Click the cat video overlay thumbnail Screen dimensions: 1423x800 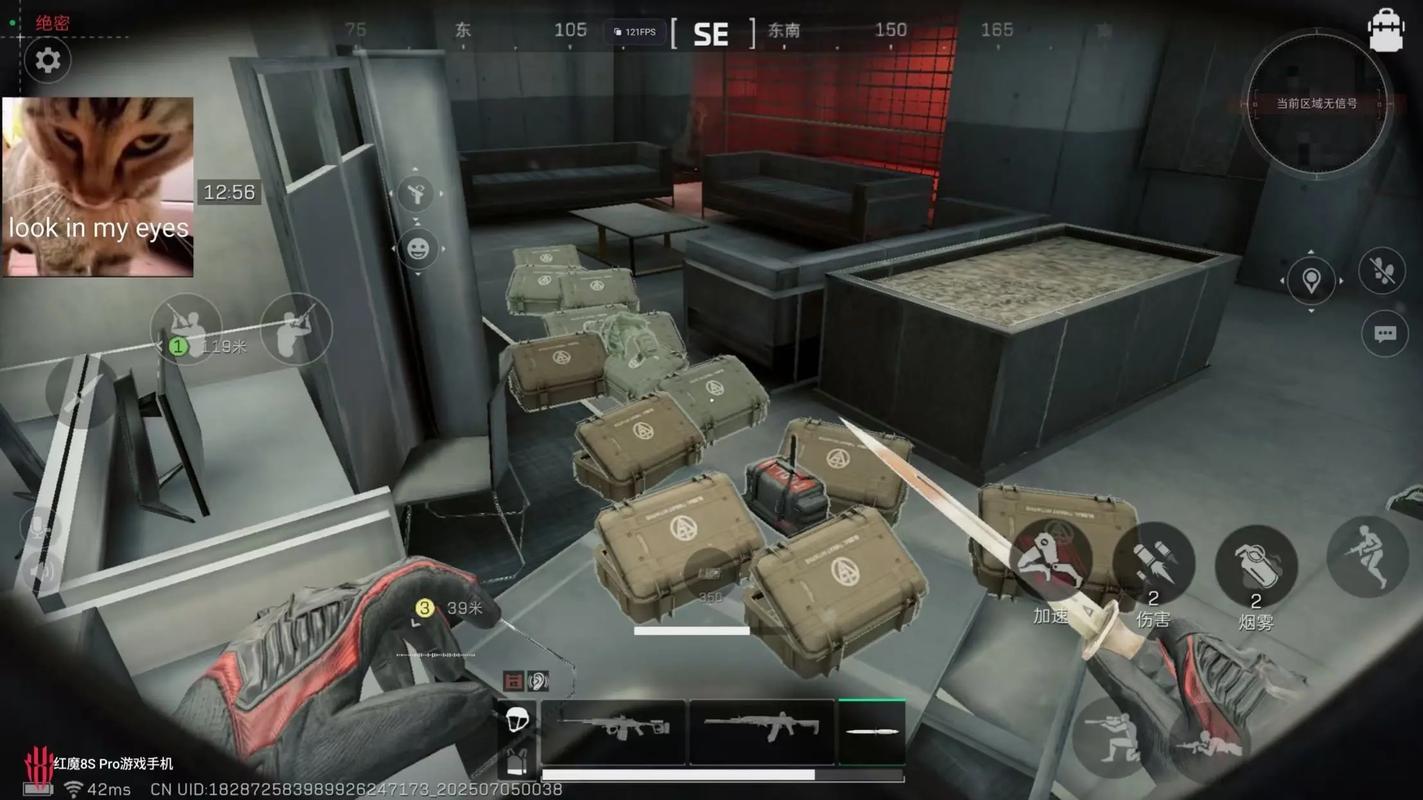click(x=97, y=186)
